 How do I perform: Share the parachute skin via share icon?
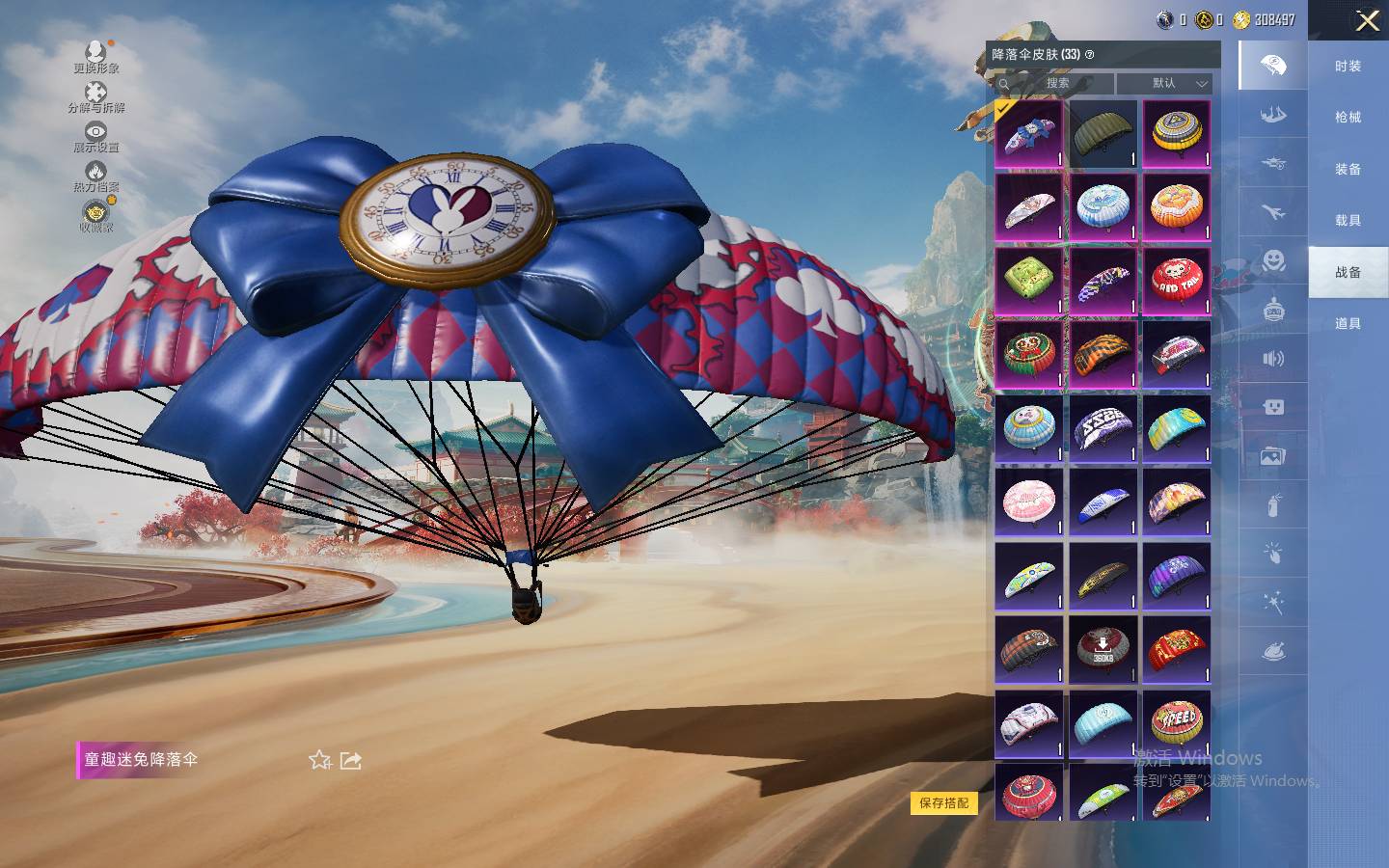tap(351, 760)
